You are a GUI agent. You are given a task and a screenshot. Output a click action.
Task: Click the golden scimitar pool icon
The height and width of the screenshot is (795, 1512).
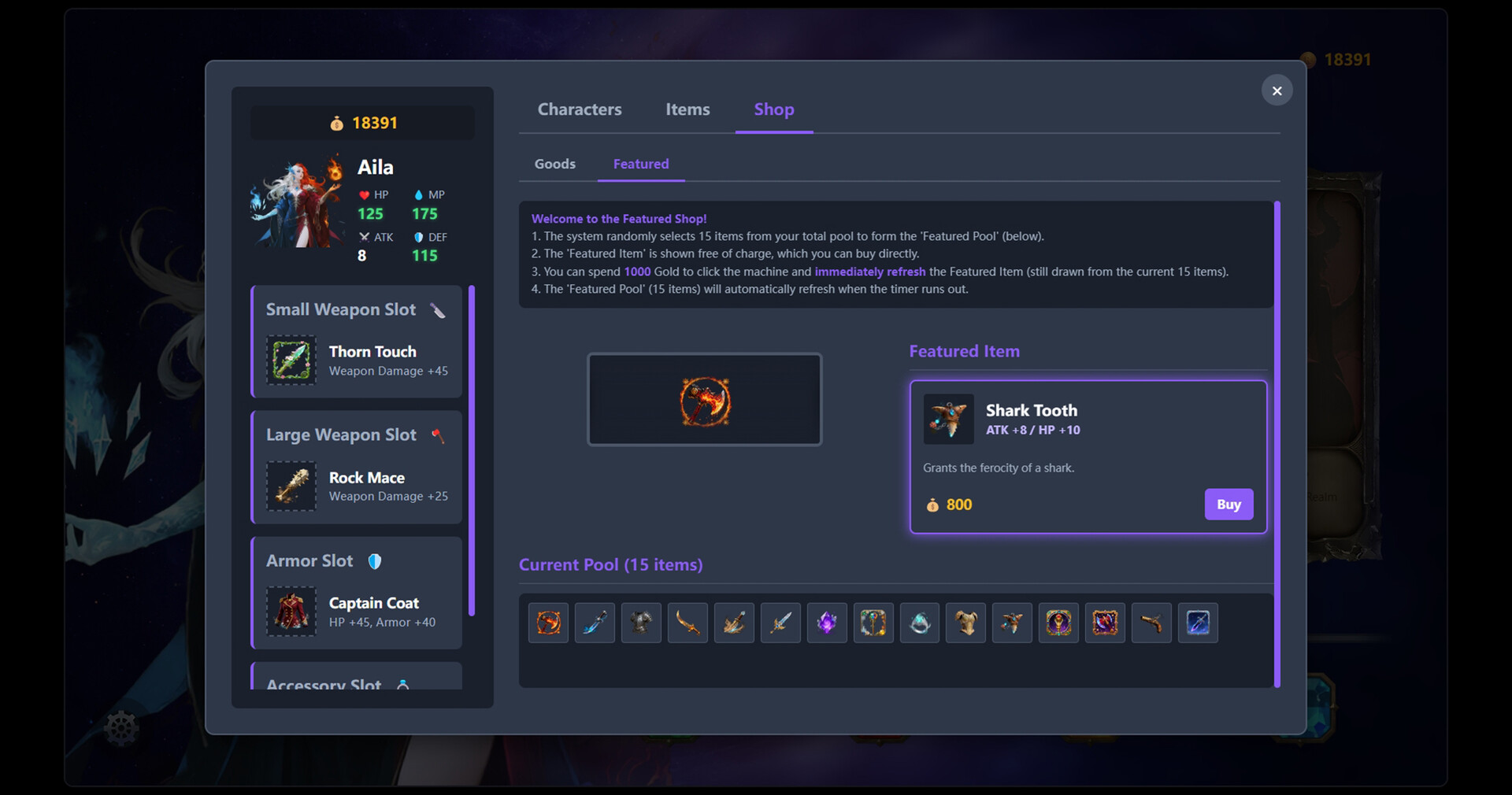687,623
